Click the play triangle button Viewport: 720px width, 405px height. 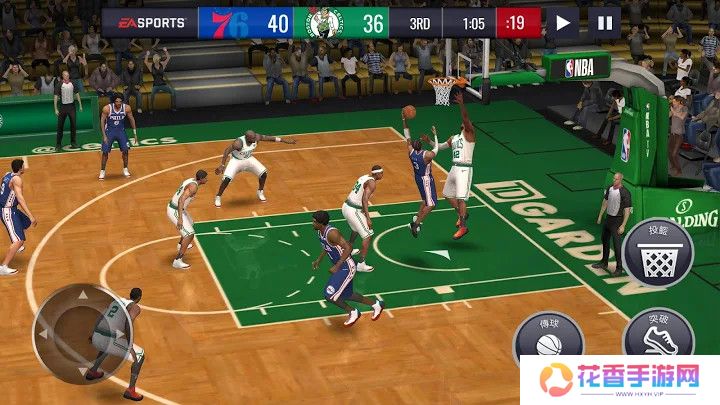(x=563, y=22)
